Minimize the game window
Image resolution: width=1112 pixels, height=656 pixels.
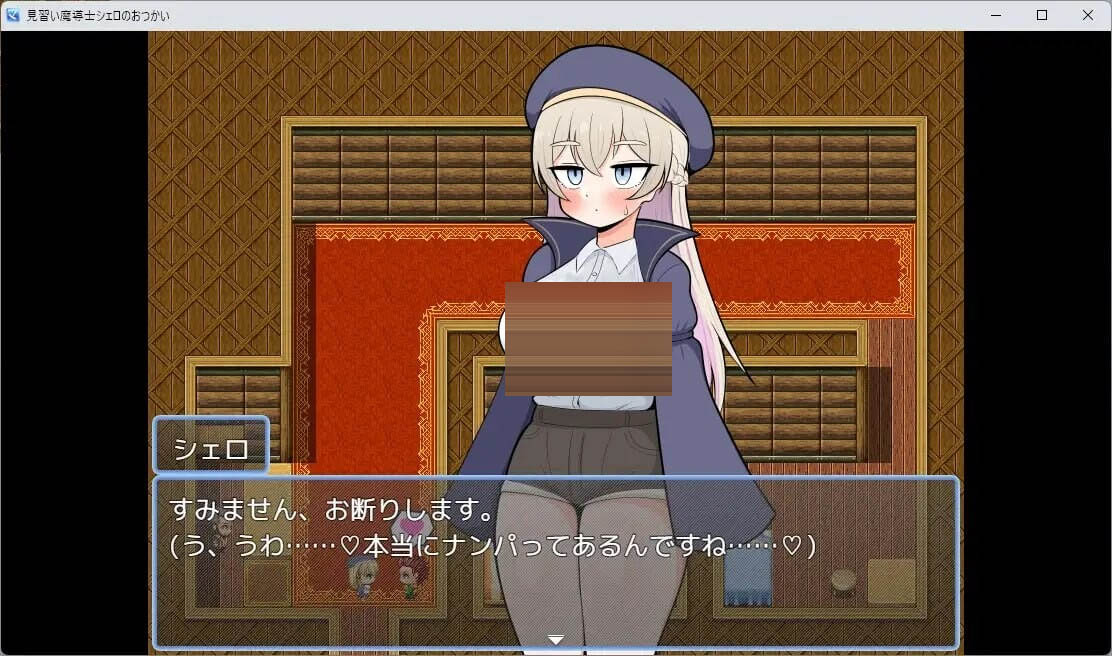pos(996,15)
